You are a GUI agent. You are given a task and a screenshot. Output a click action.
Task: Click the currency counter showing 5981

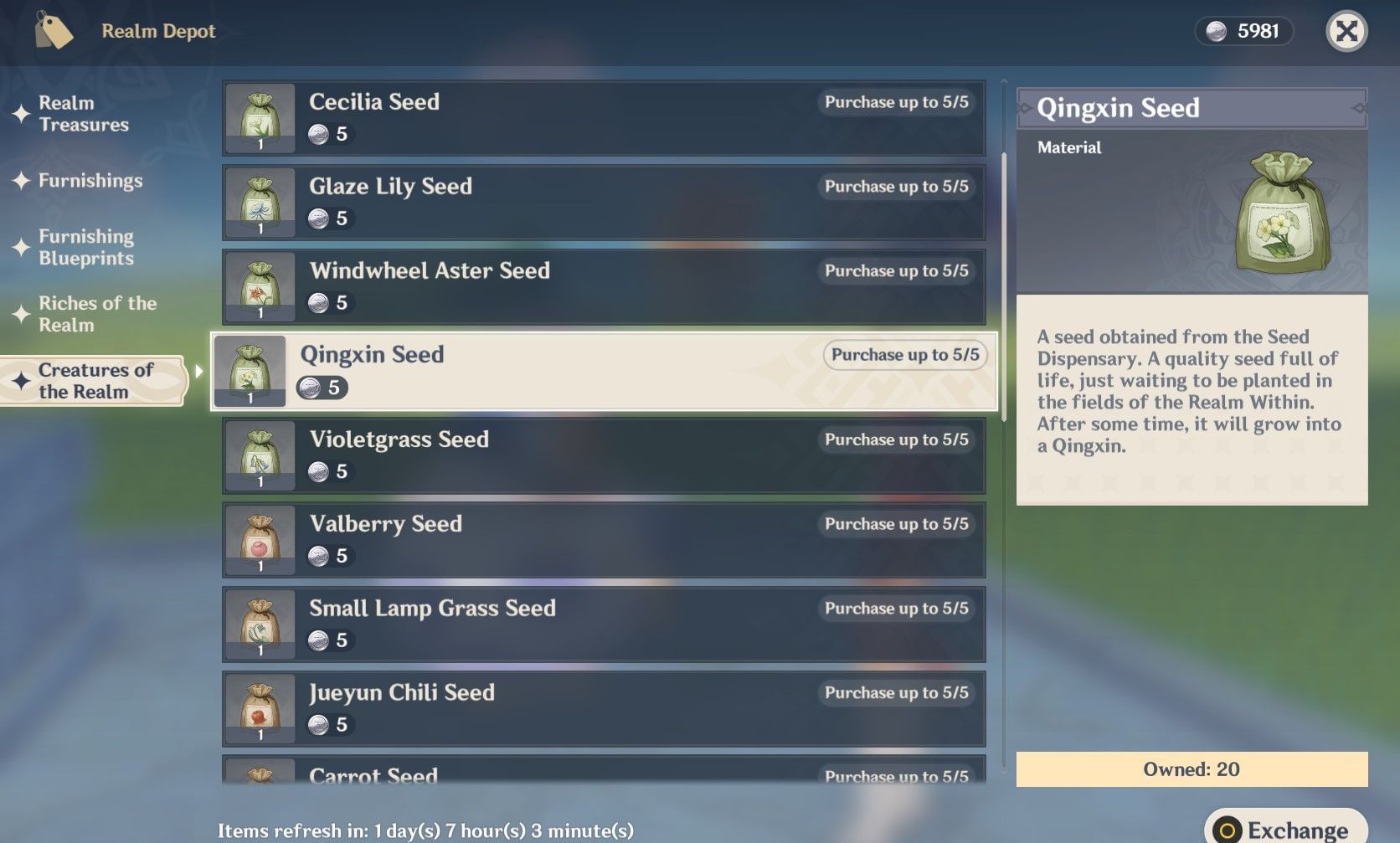click(x=1244, y=31)
